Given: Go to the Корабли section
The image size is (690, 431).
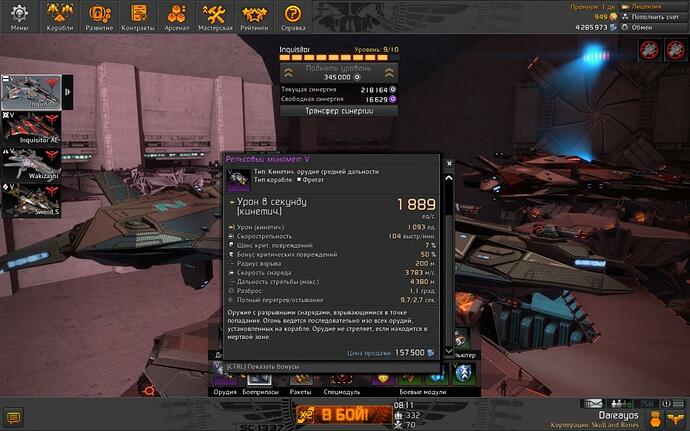Looking at the screenshot, I should (60, 17).
